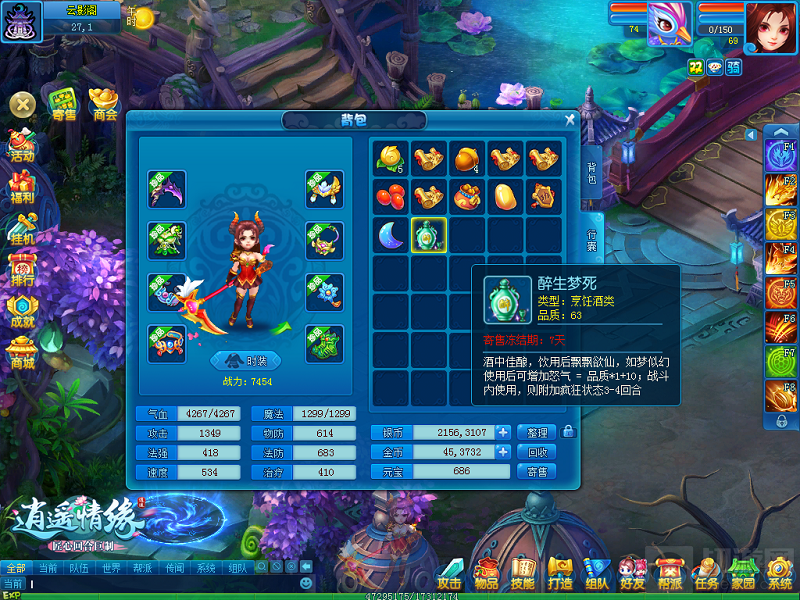Image resolution: width=800 pixels, height=600 pixels.
Task: Add gold coins with the 金币 plus button
Action: (503, 452)
